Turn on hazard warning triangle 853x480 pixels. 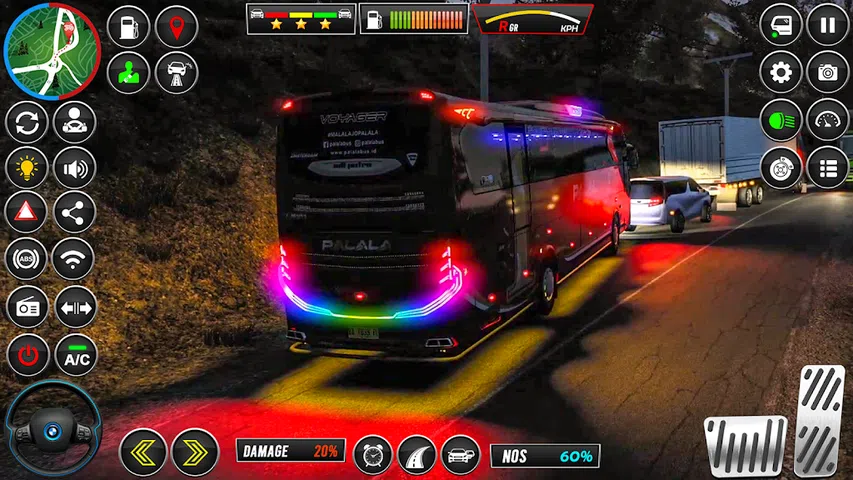(27, 212)
